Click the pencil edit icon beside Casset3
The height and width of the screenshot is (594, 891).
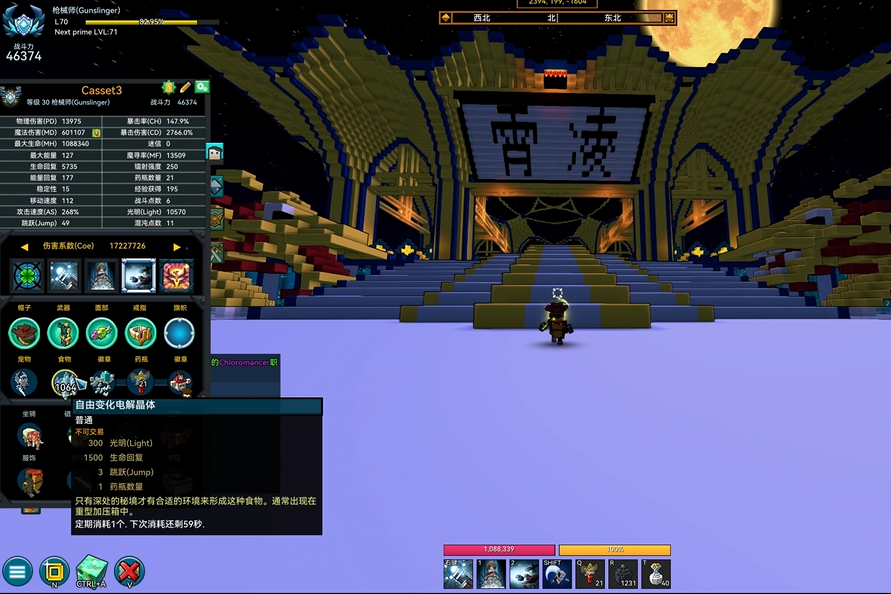[185, 89]
